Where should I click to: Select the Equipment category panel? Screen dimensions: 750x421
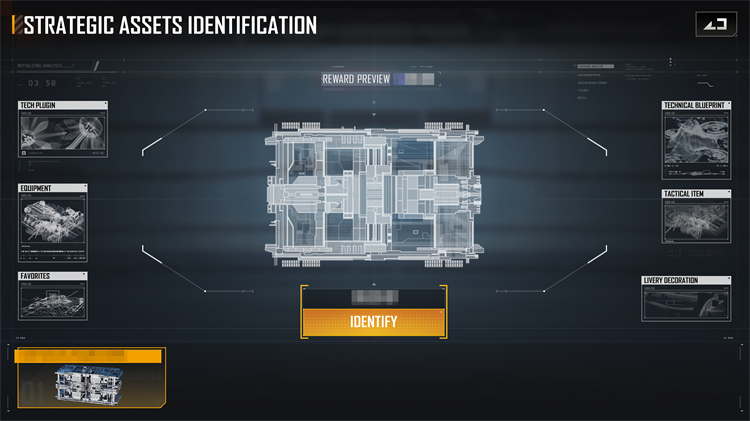point(53,221)
